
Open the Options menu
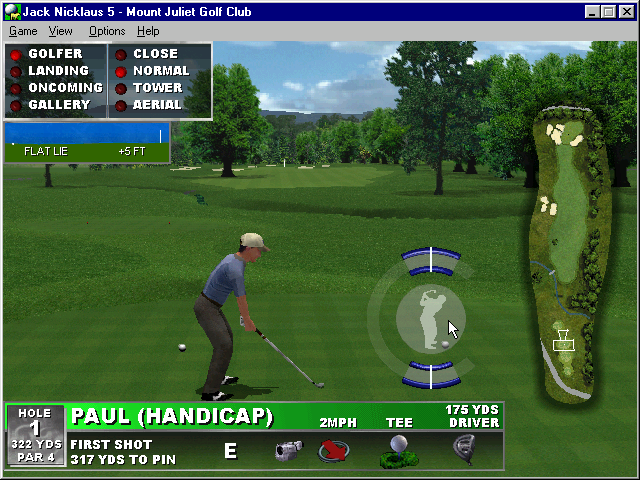107,31
